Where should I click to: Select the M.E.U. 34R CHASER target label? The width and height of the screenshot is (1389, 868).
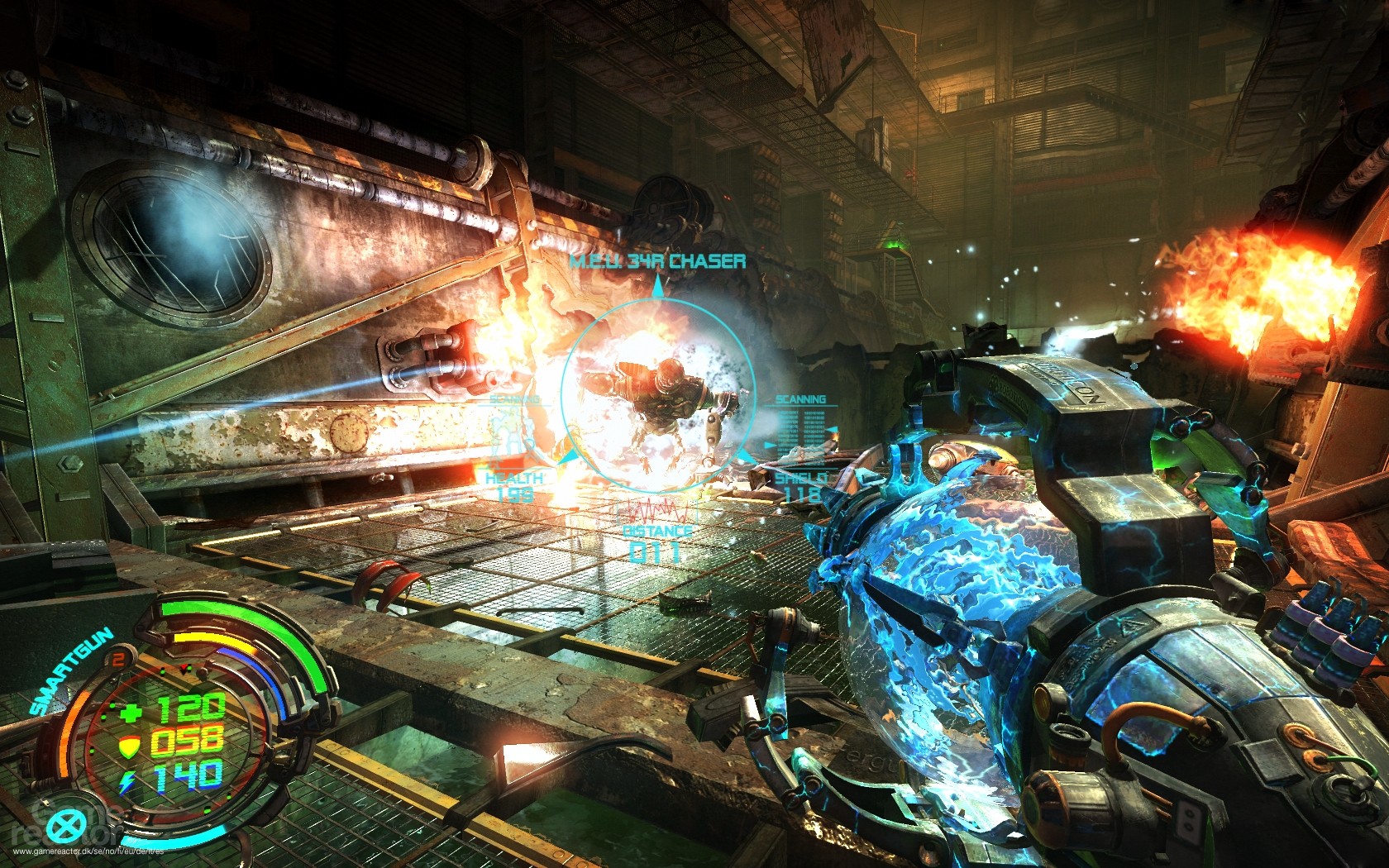[657, 261]
